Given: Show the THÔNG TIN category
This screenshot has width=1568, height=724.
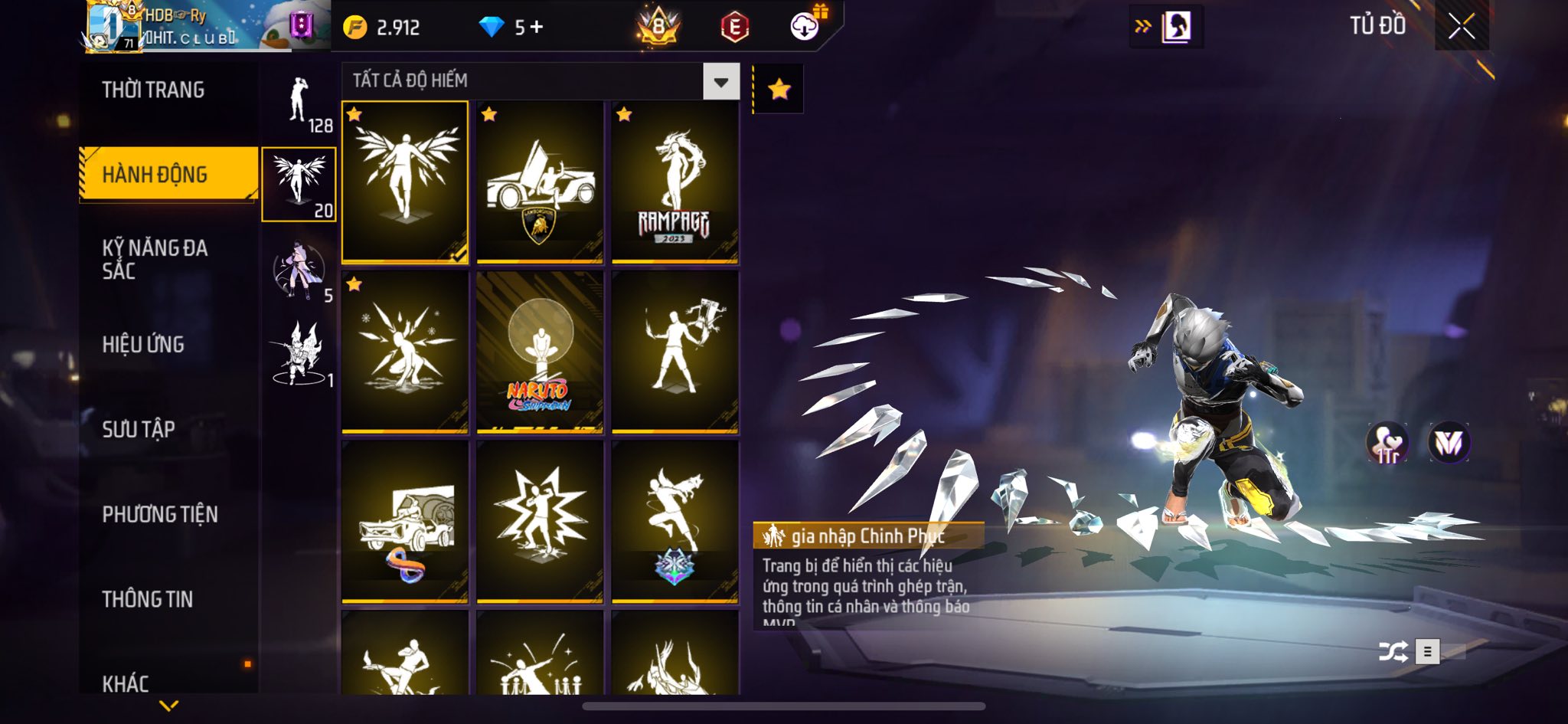Looking at the screenshot, I should 148,599.
